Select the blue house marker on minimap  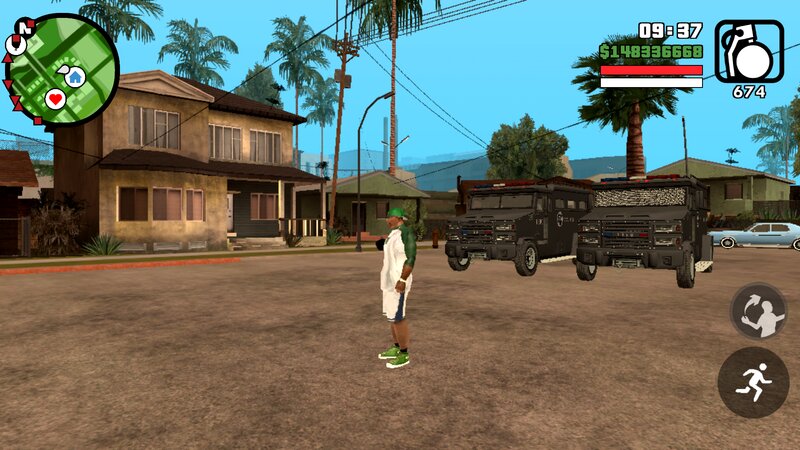click(75, 76)
